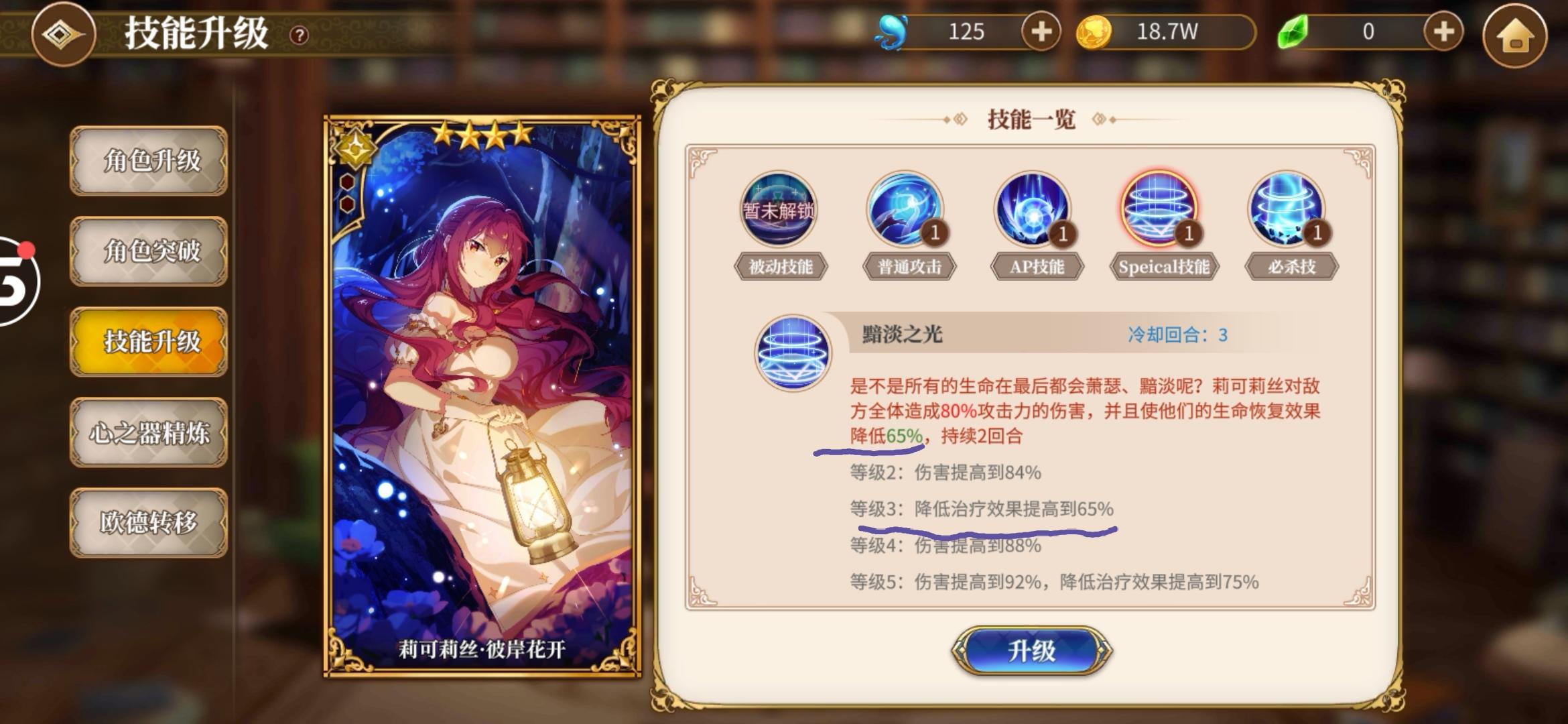Select the 普通攻击 normal attack skill icon
Viewport: 1568px width, 724px height.
[908, 211]
